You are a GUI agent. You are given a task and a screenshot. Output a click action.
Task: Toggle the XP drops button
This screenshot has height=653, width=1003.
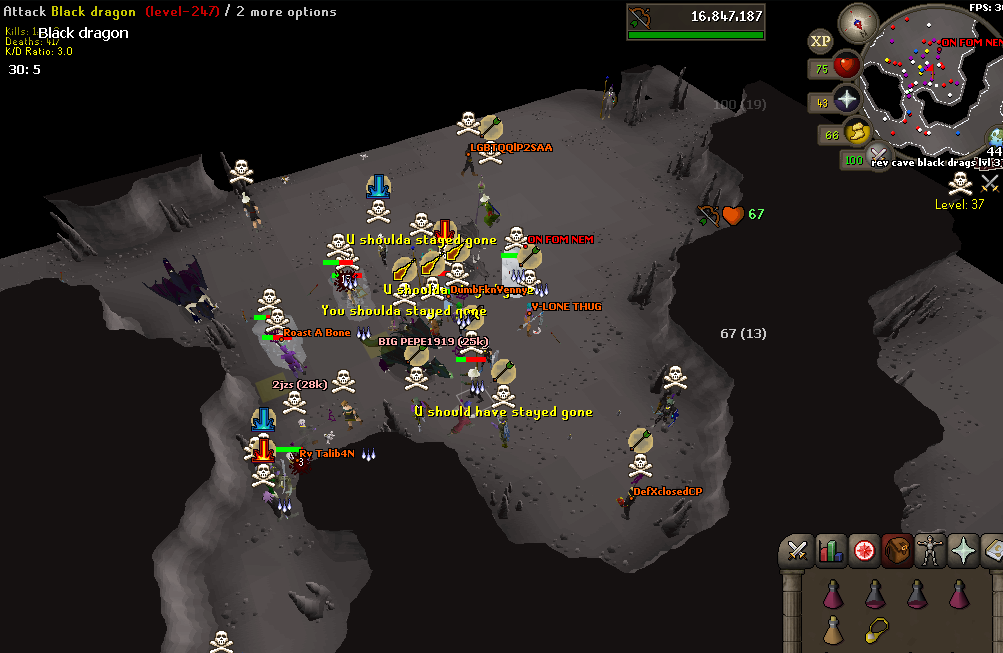[x=820, y=41]
